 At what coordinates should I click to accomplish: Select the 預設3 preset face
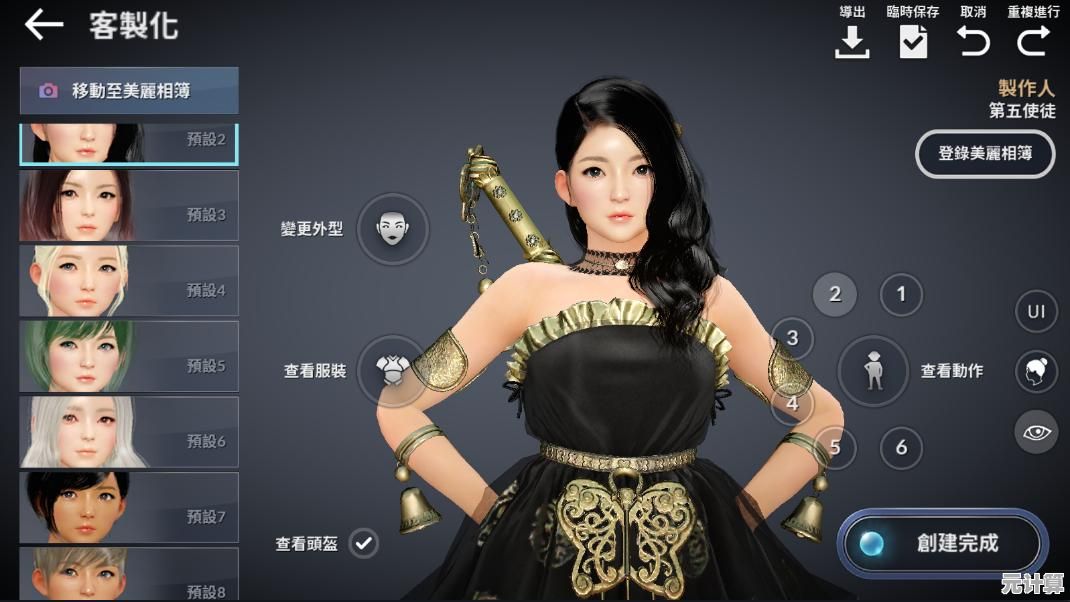point(129,205)
